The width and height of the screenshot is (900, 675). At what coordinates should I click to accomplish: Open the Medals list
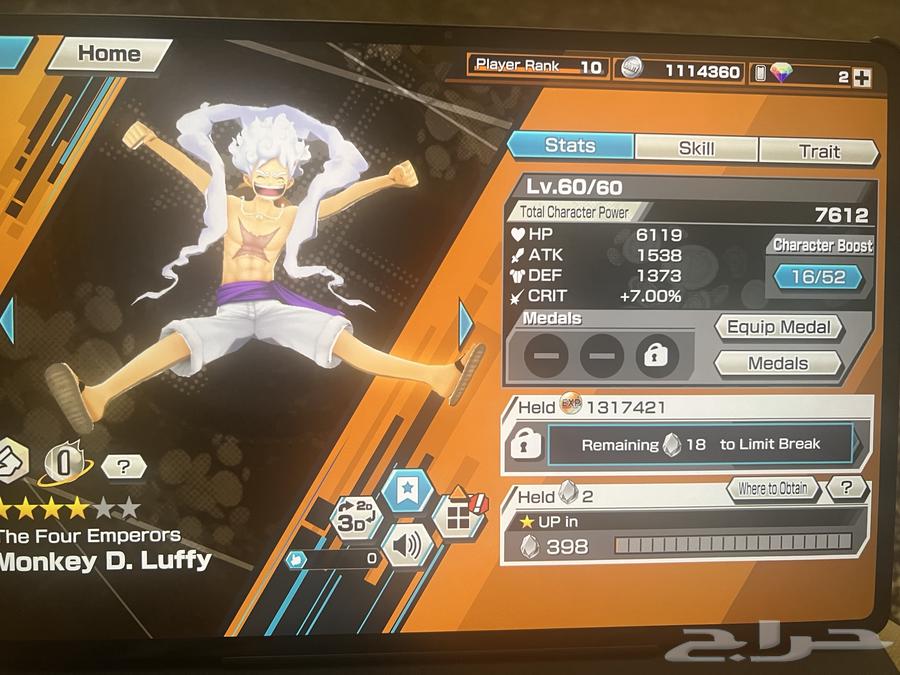point(778,363)
